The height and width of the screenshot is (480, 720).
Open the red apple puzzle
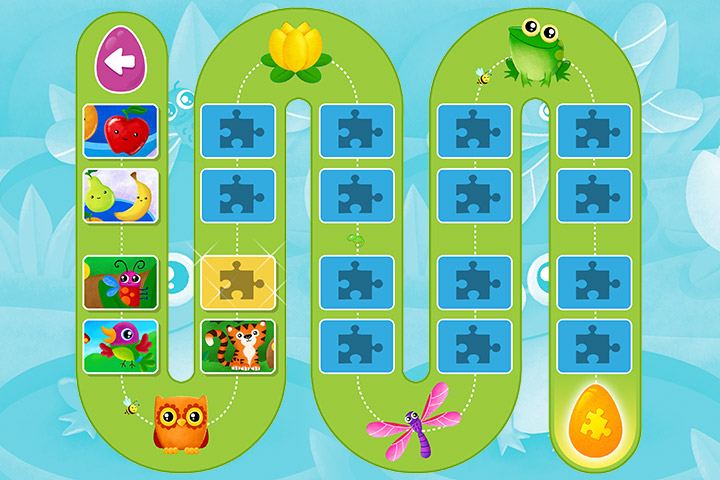(120, 132)
